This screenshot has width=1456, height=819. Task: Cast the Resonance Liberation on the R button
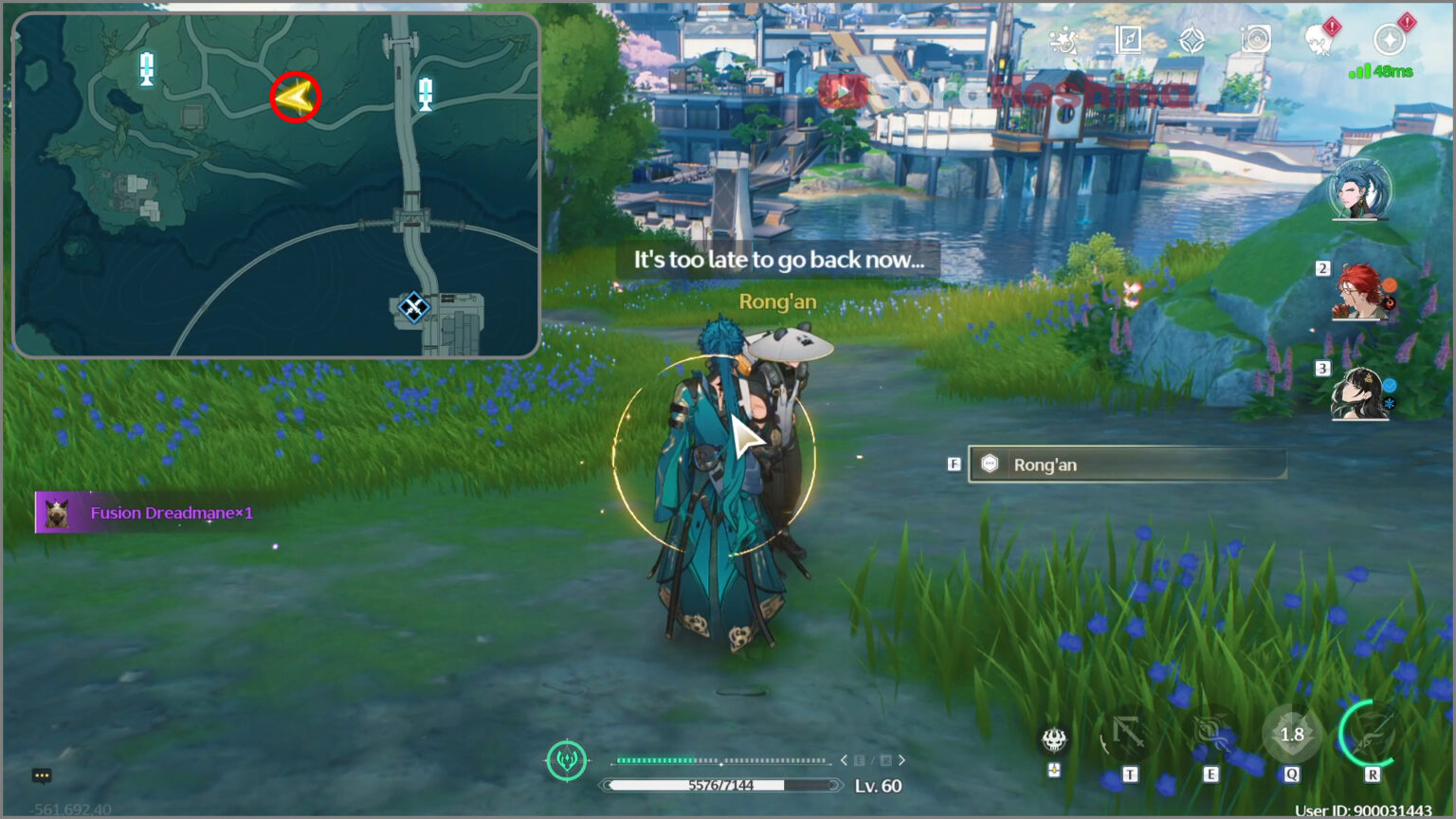tap(1369, 736)
